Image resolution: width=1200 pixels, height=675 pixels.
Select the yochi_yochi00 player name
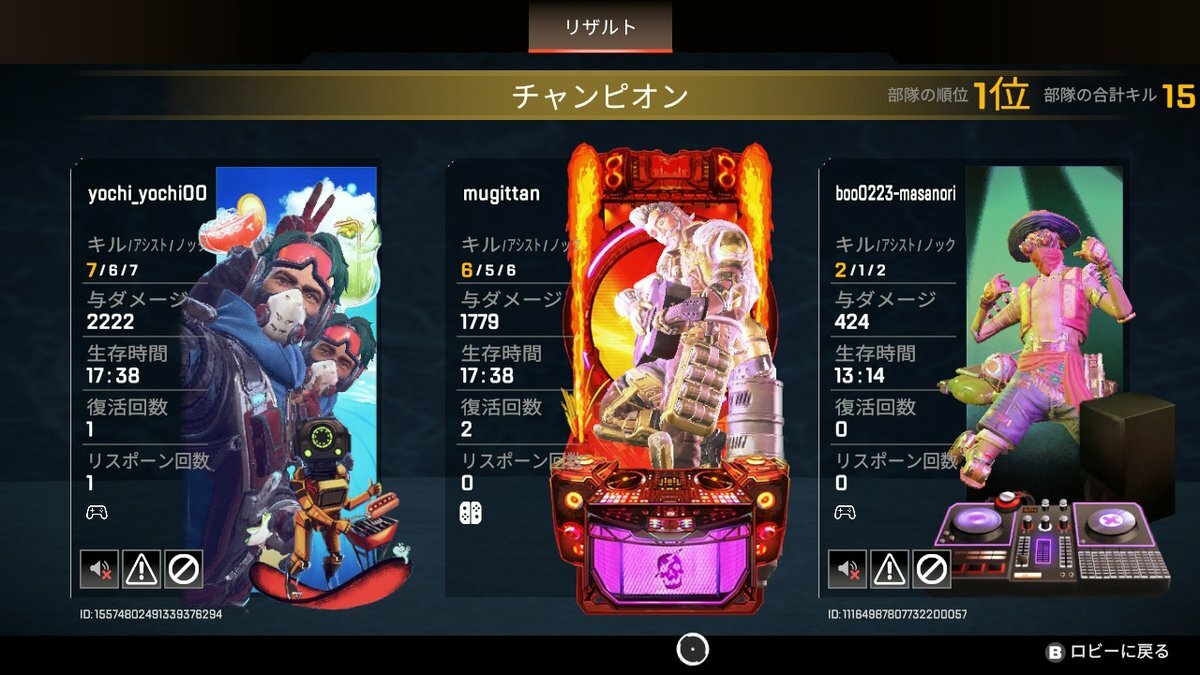147,194
